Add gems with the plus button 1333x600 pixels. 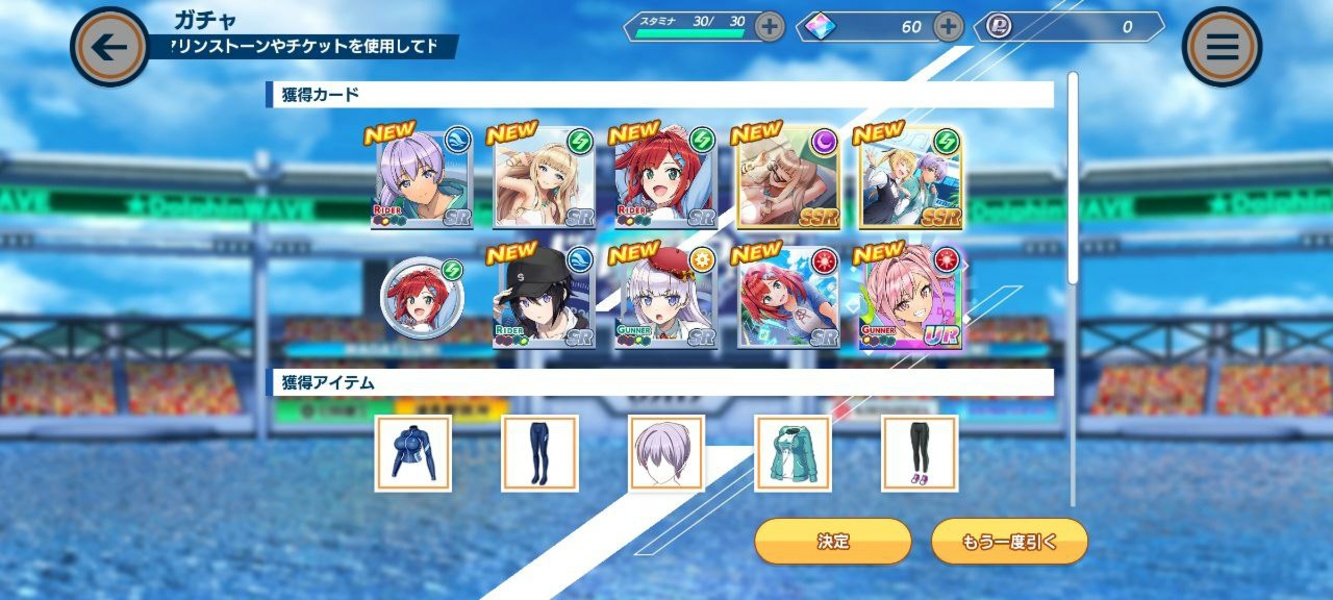click(x=947, y=27)
